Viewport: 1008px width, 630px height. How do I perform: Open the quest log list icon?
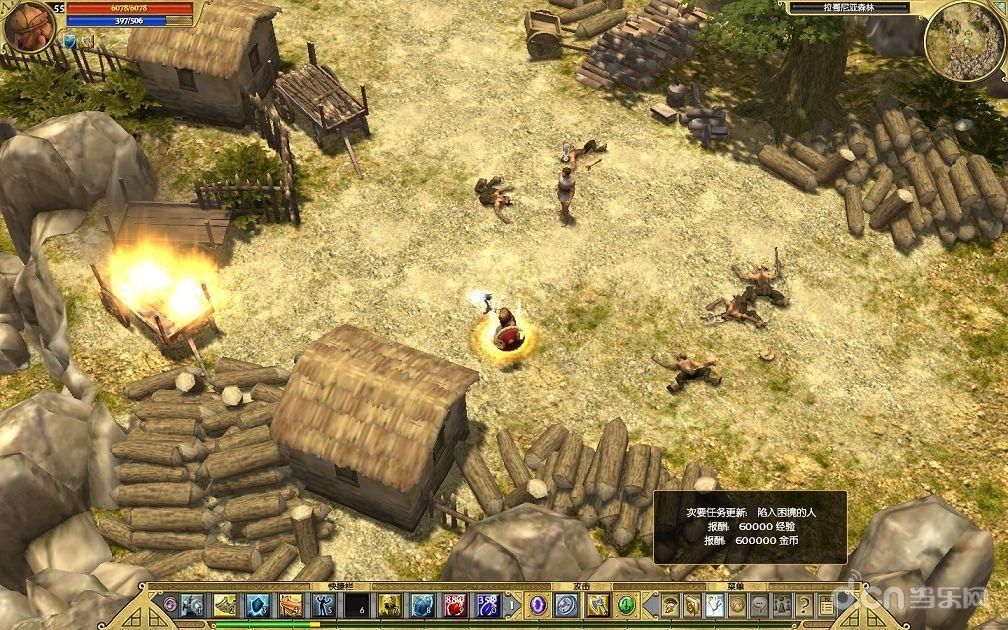pos(826,605)
